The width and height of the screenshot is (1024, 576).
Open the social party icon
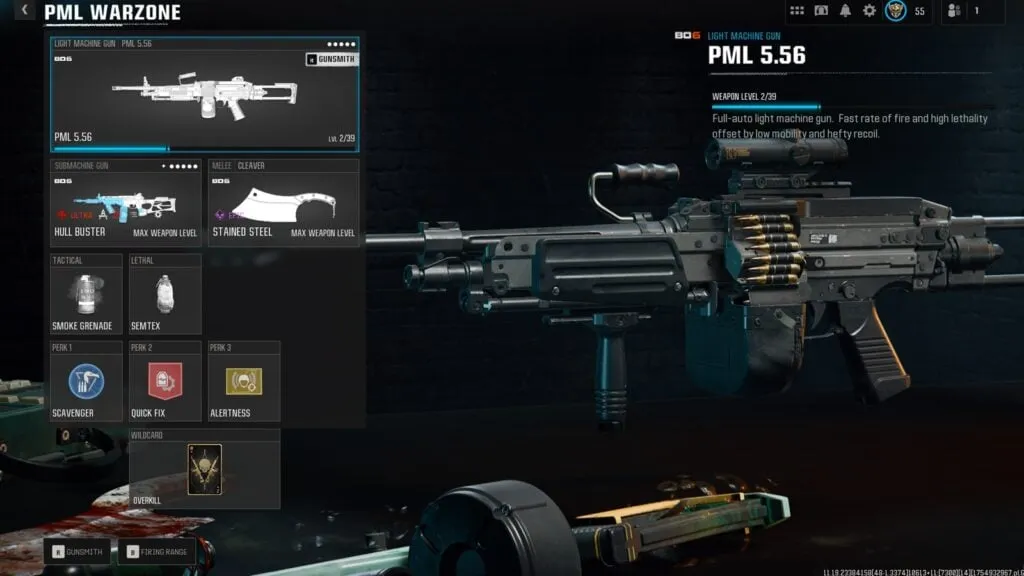(953, 11)
